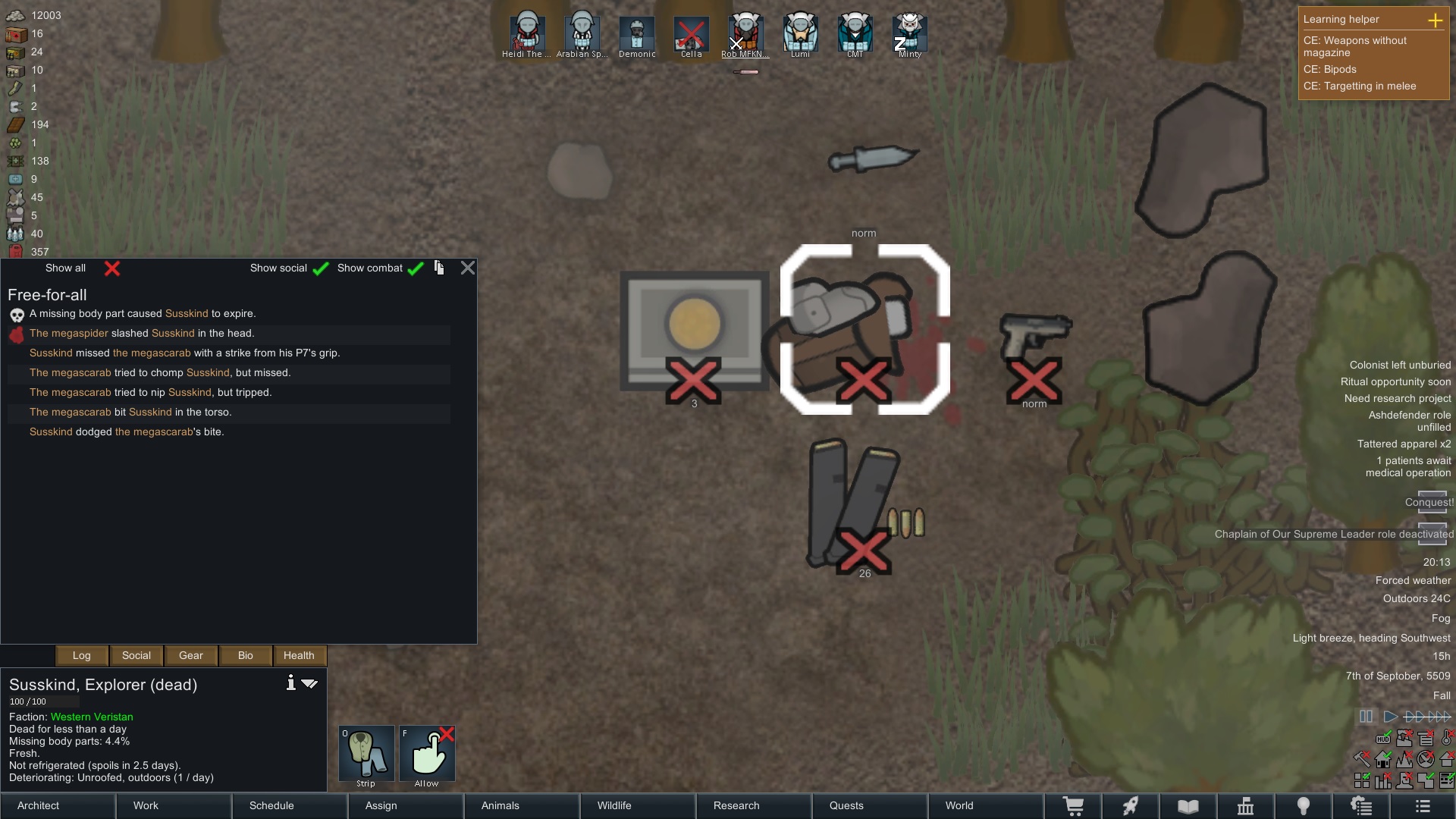Screen dimensions: 1456x819
Task: Switch to the Gear tab
Action: 190,656
